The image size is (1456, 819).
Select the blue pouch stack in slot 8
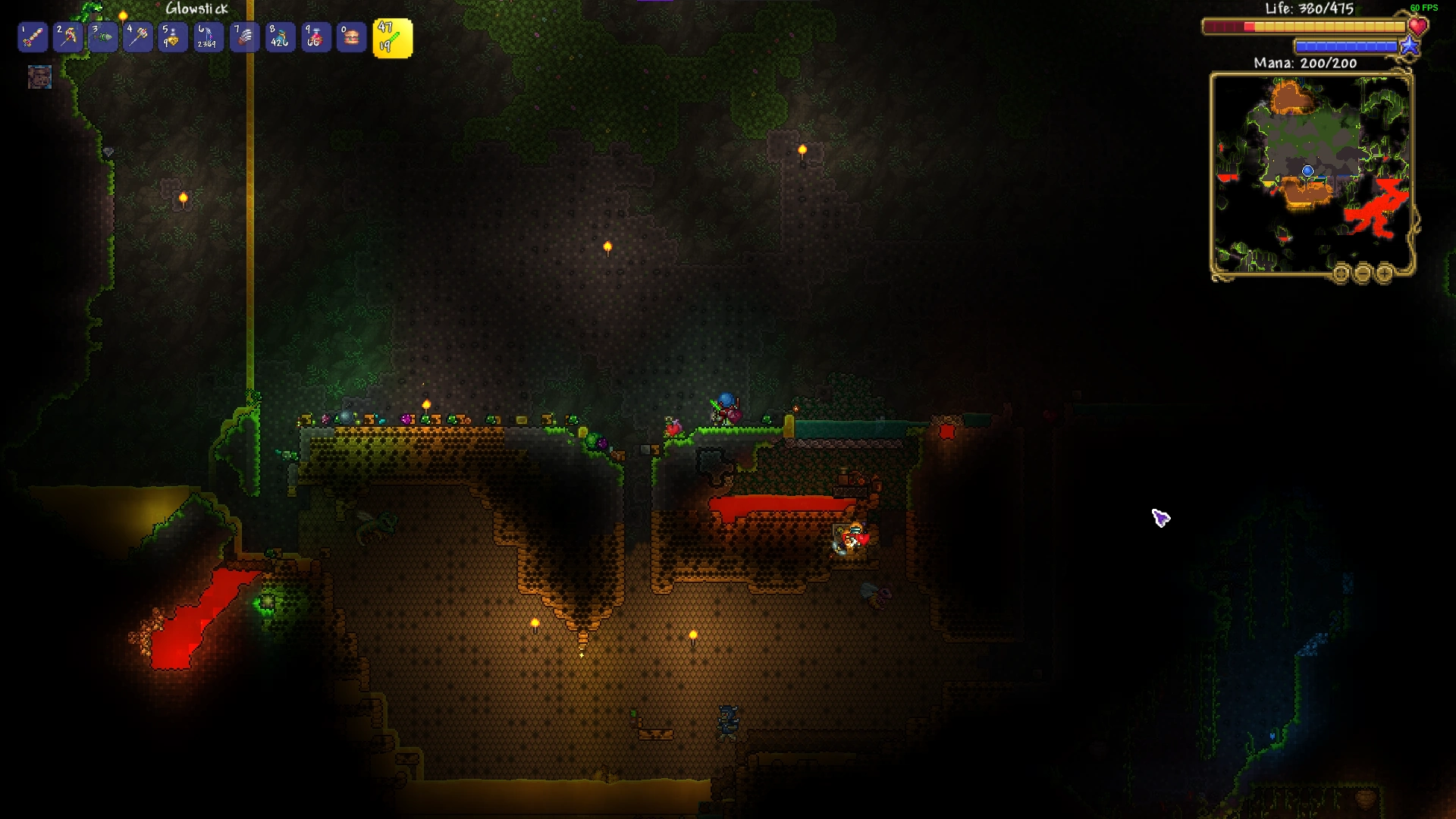pos(279,36)
